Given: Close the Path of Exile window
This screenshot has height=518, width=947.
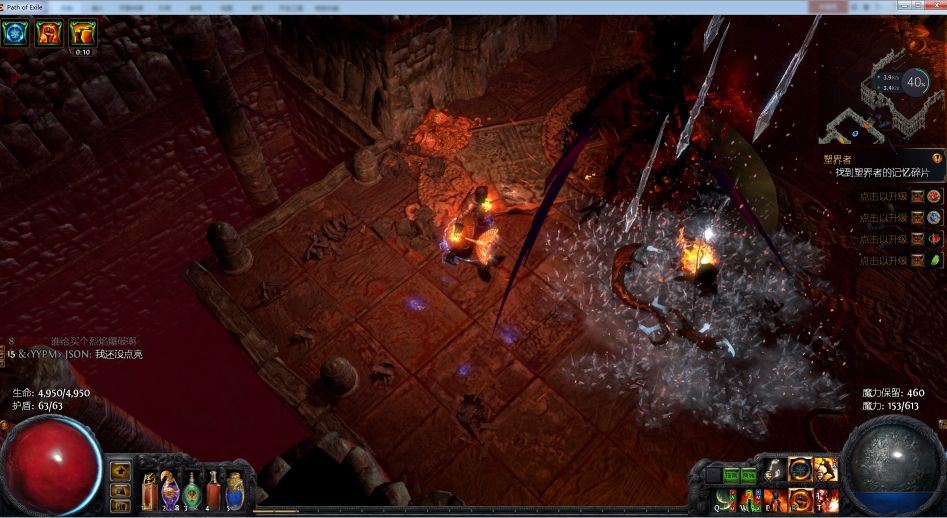Looking at the screenshot, I should coord(933,6).
